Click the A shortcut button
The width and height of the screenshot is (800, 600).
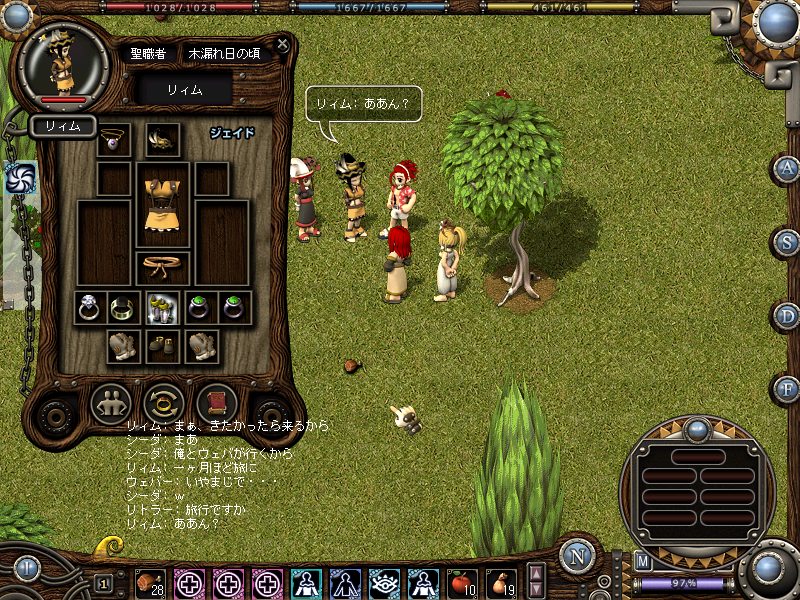(787, 168)
